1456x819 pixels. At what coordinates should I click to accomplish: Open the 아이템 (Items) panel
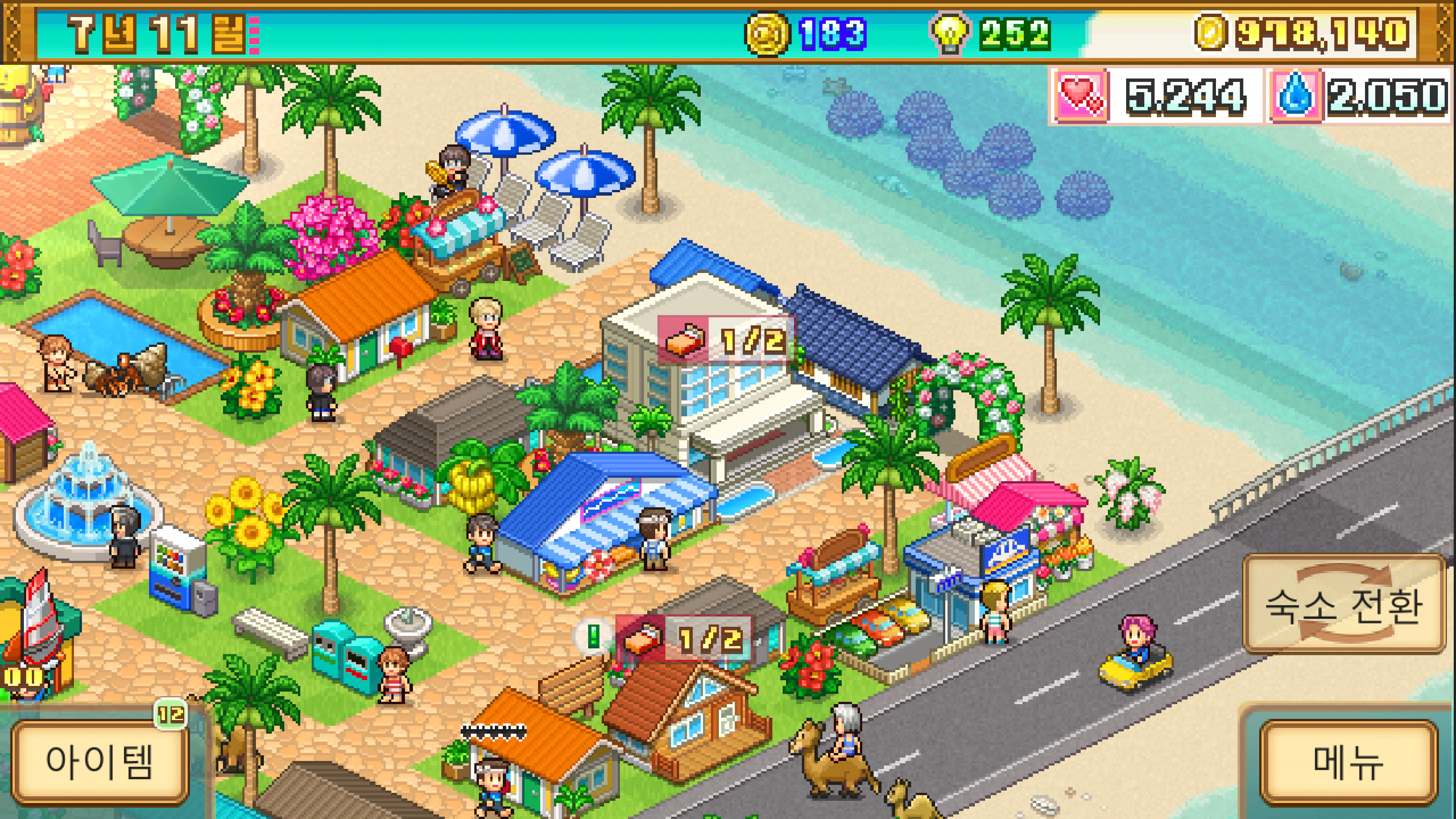click(99, 763)
